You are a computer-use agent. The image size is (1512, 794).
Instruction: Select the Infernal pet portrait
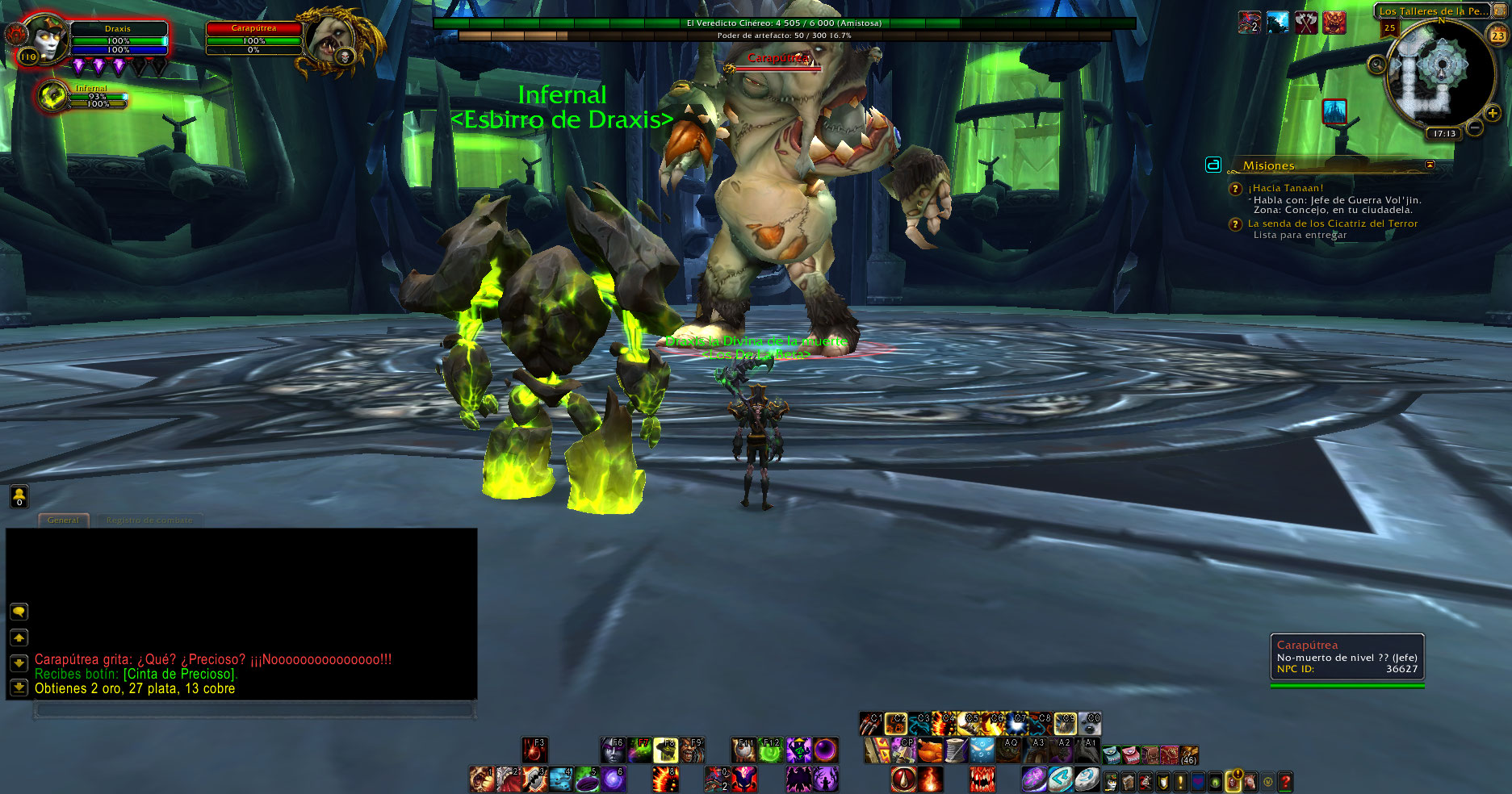pyautogui.click(x=53, y=97)
